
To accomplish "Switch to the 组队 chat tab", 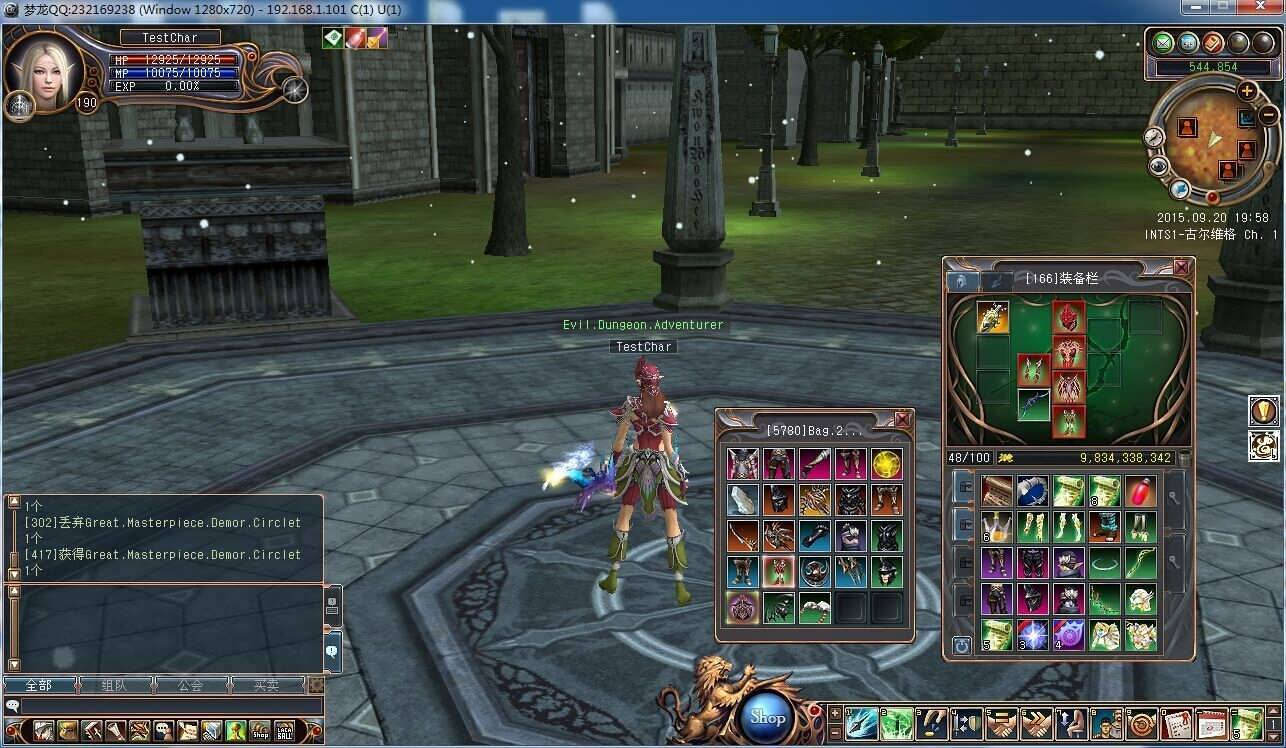I will pyautogui.click(x=114, y=686).
